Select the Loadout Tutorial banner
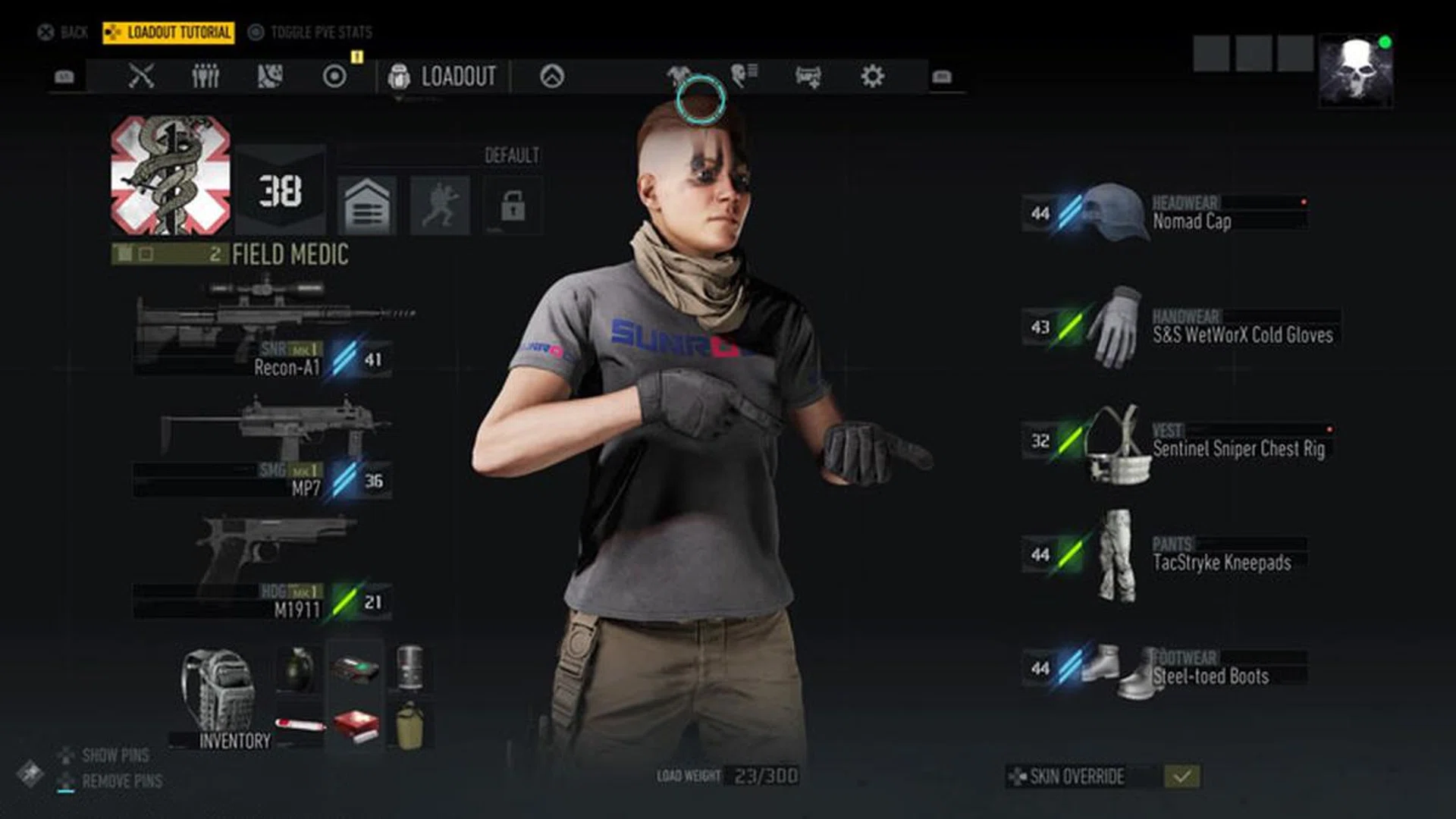The width and height of the screenshot is (1456, 819). pos(168,33)
